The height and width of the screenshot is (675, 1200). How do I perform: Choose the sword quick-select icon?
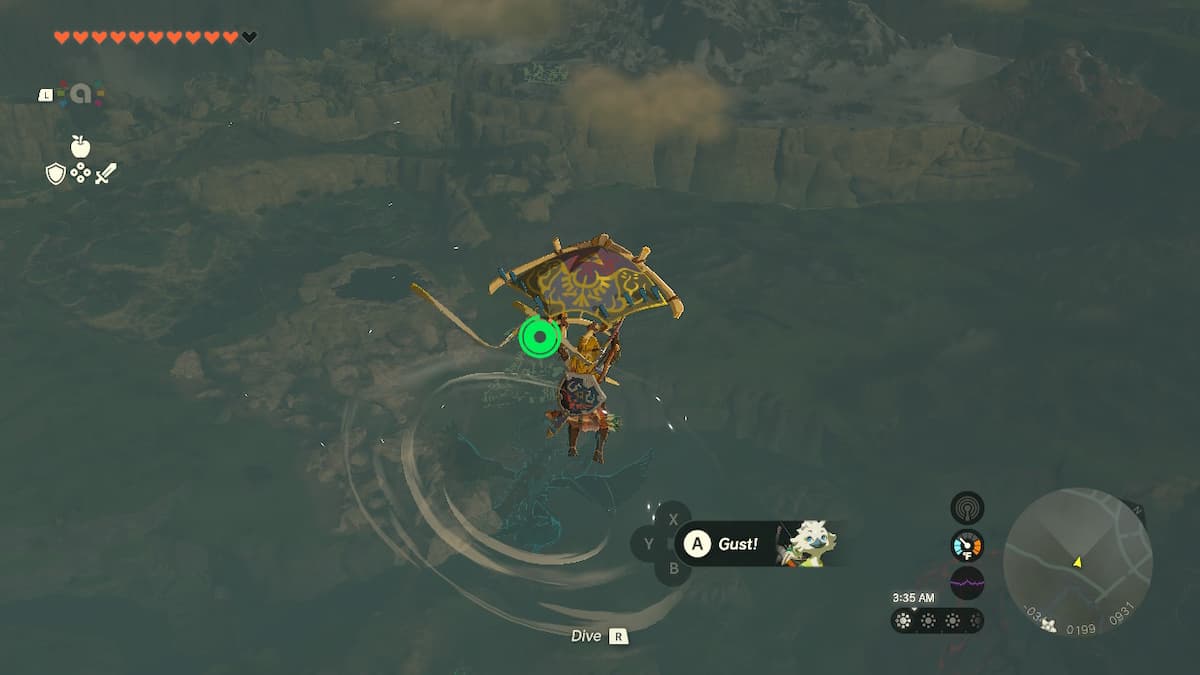point(105,174)
